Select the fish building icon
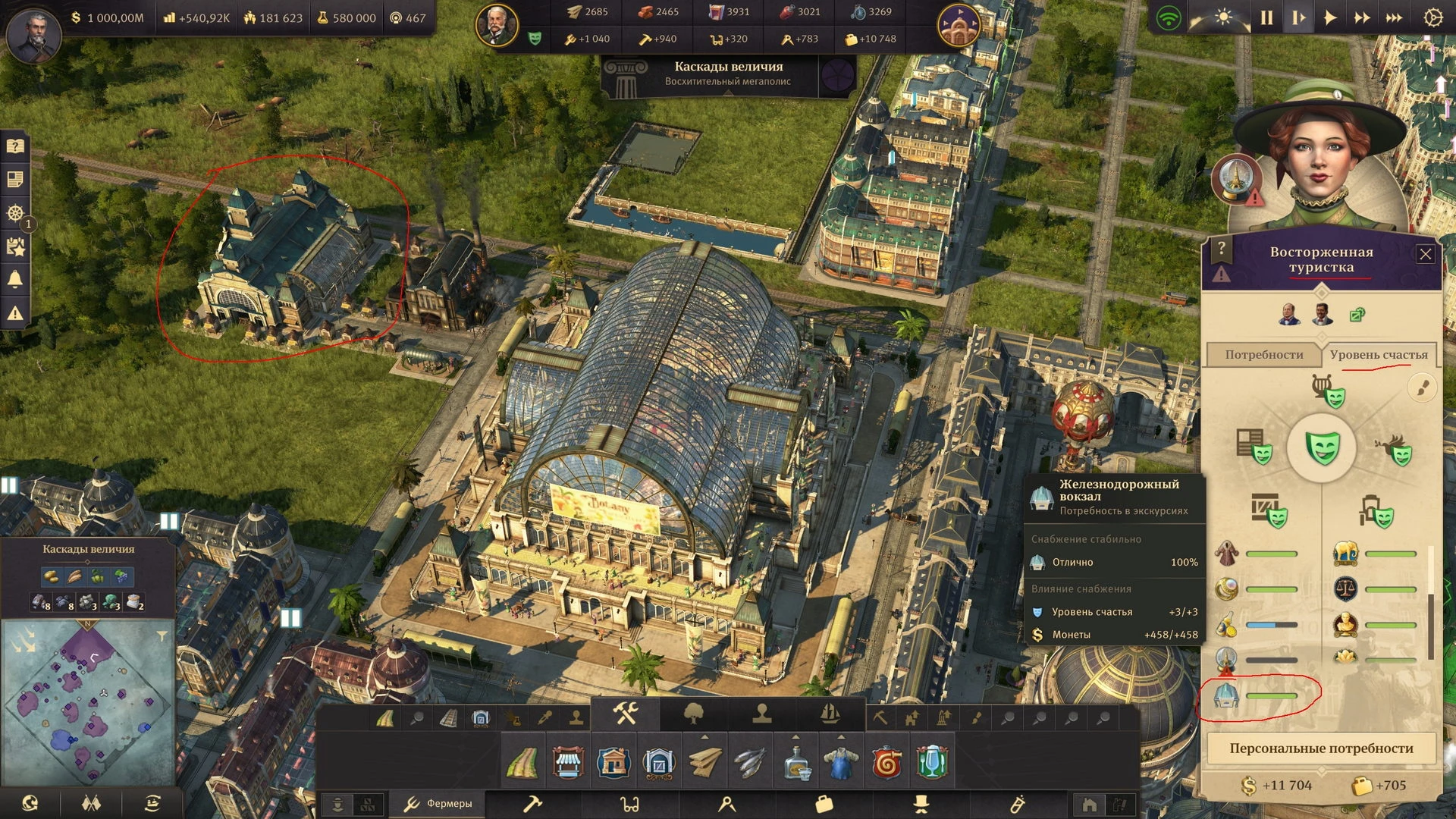Screen dimensions: 1456x819 (x=750, y=762)
